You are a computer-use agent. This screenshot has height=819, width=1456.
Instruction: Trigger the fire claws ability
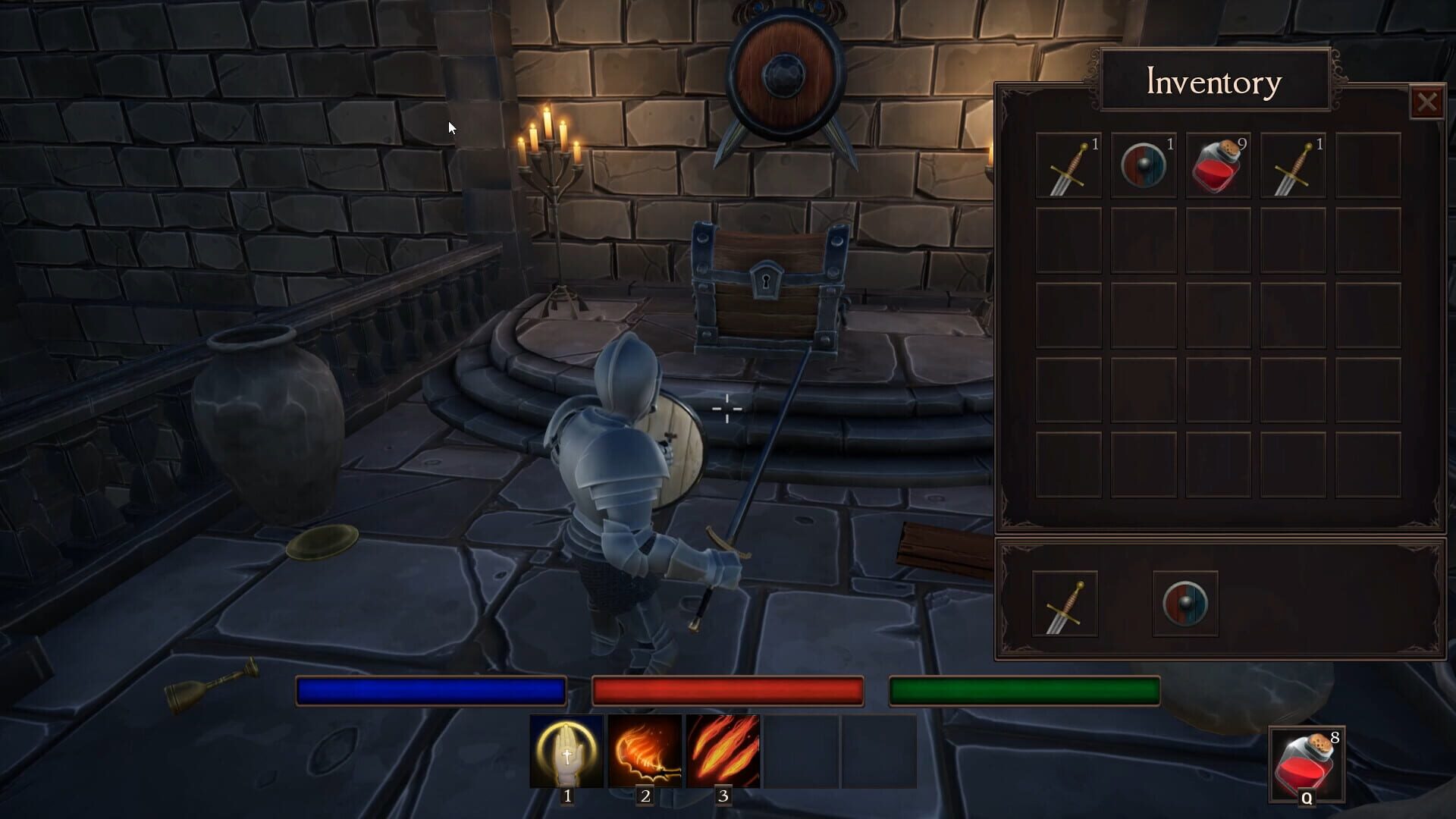[x=723, y=752]
